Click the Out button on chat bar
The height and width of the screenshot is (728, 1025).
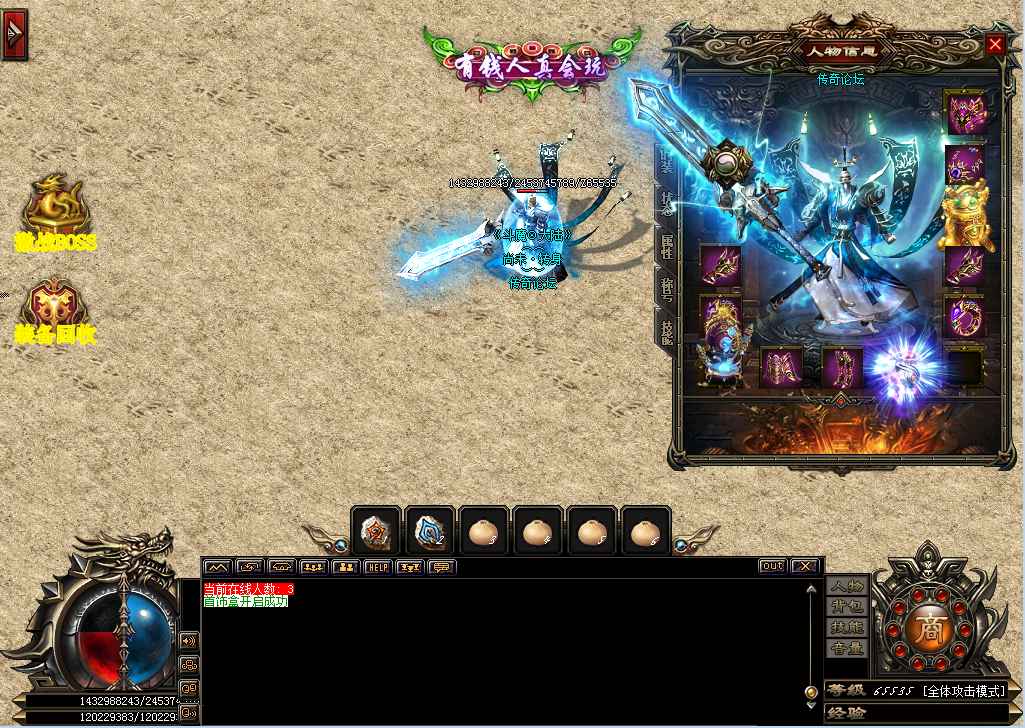[772, 566]
